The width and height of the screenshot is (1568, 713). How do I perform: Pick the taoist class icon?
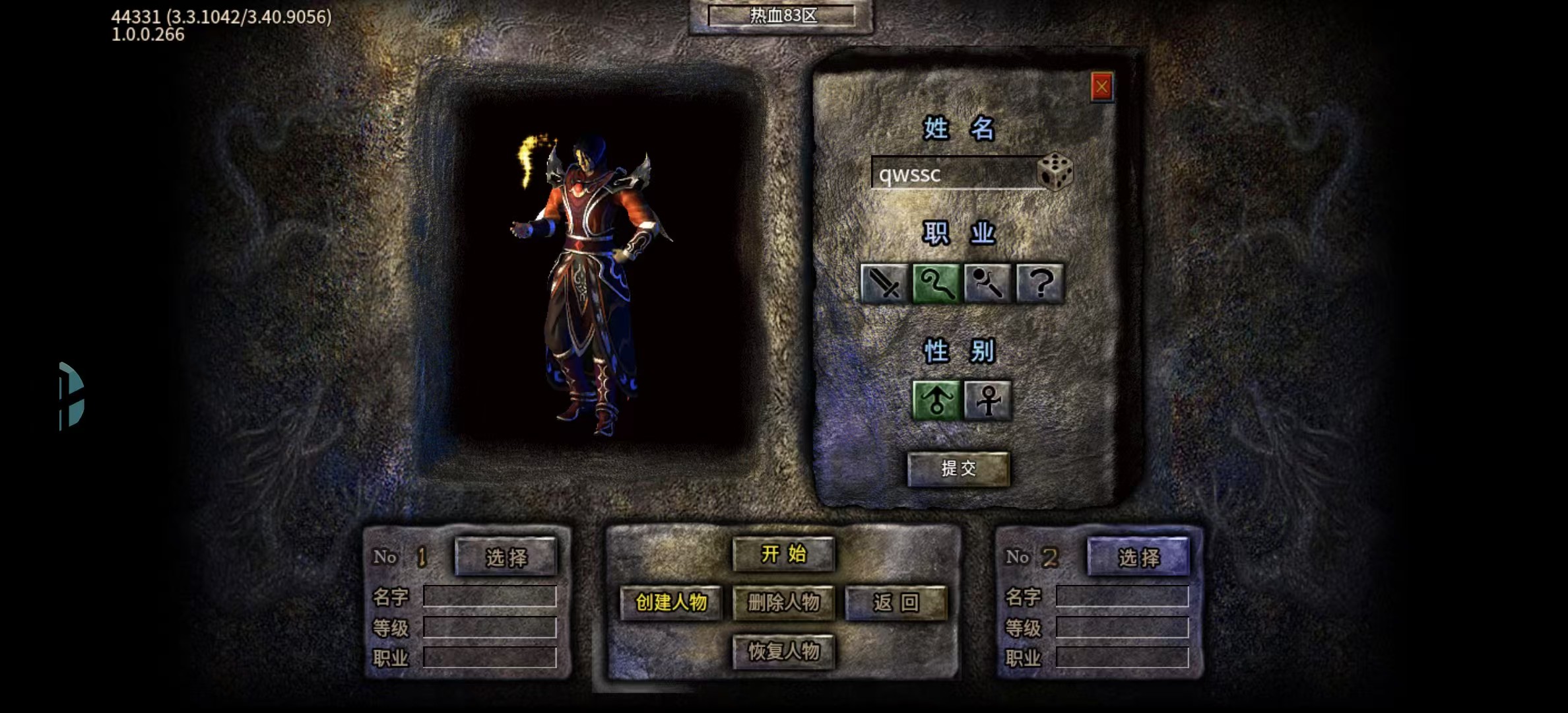point(987,284)
